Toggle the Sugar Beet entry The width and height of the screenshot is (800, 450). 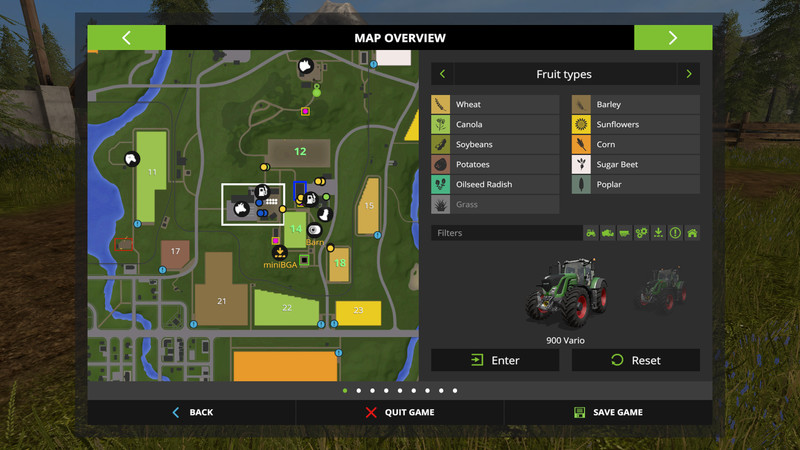635,165
